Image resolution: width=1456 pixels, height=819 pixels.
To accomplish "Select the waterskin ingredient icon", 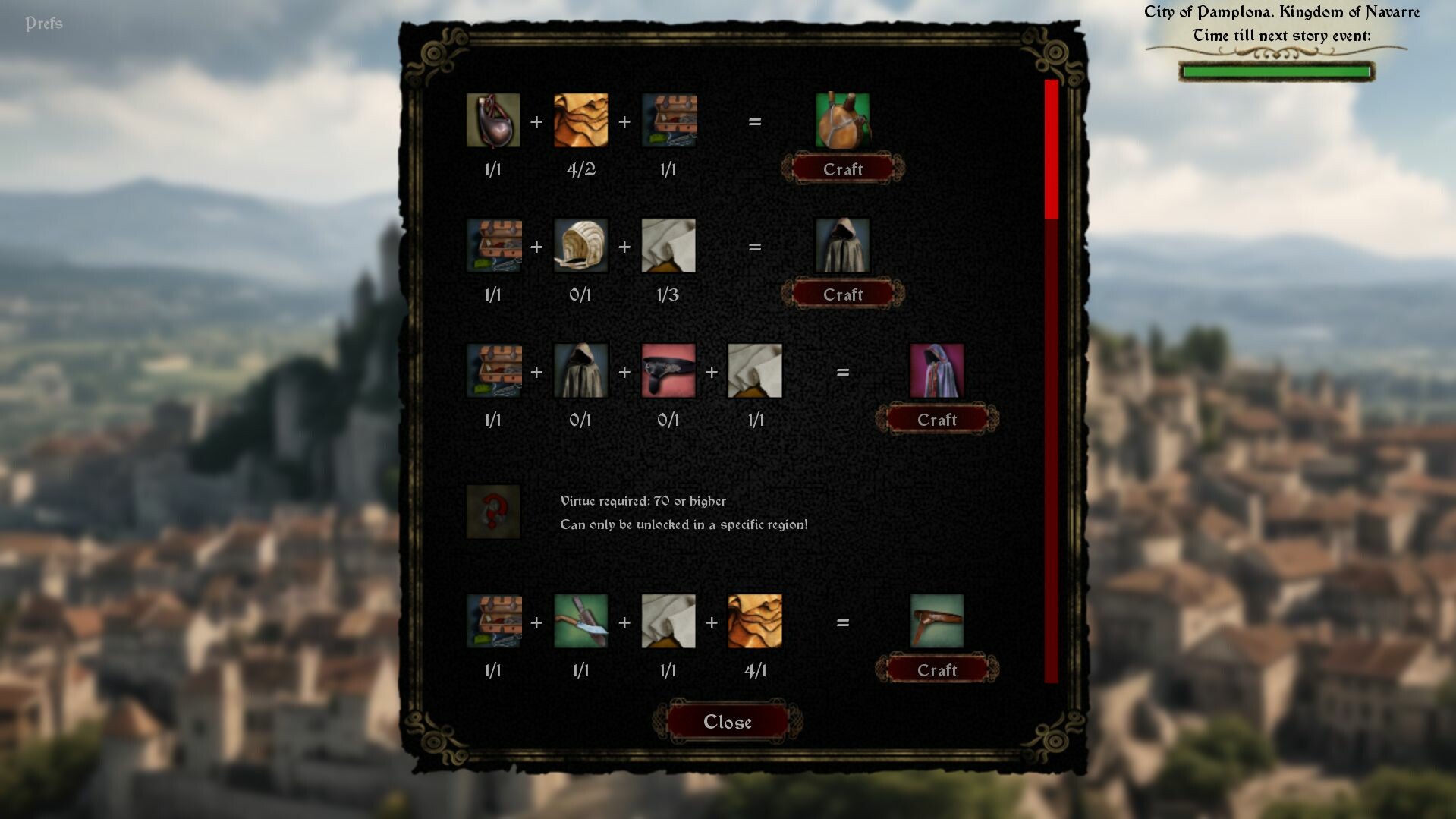I will pyautogui.click(x=493, y=121).
